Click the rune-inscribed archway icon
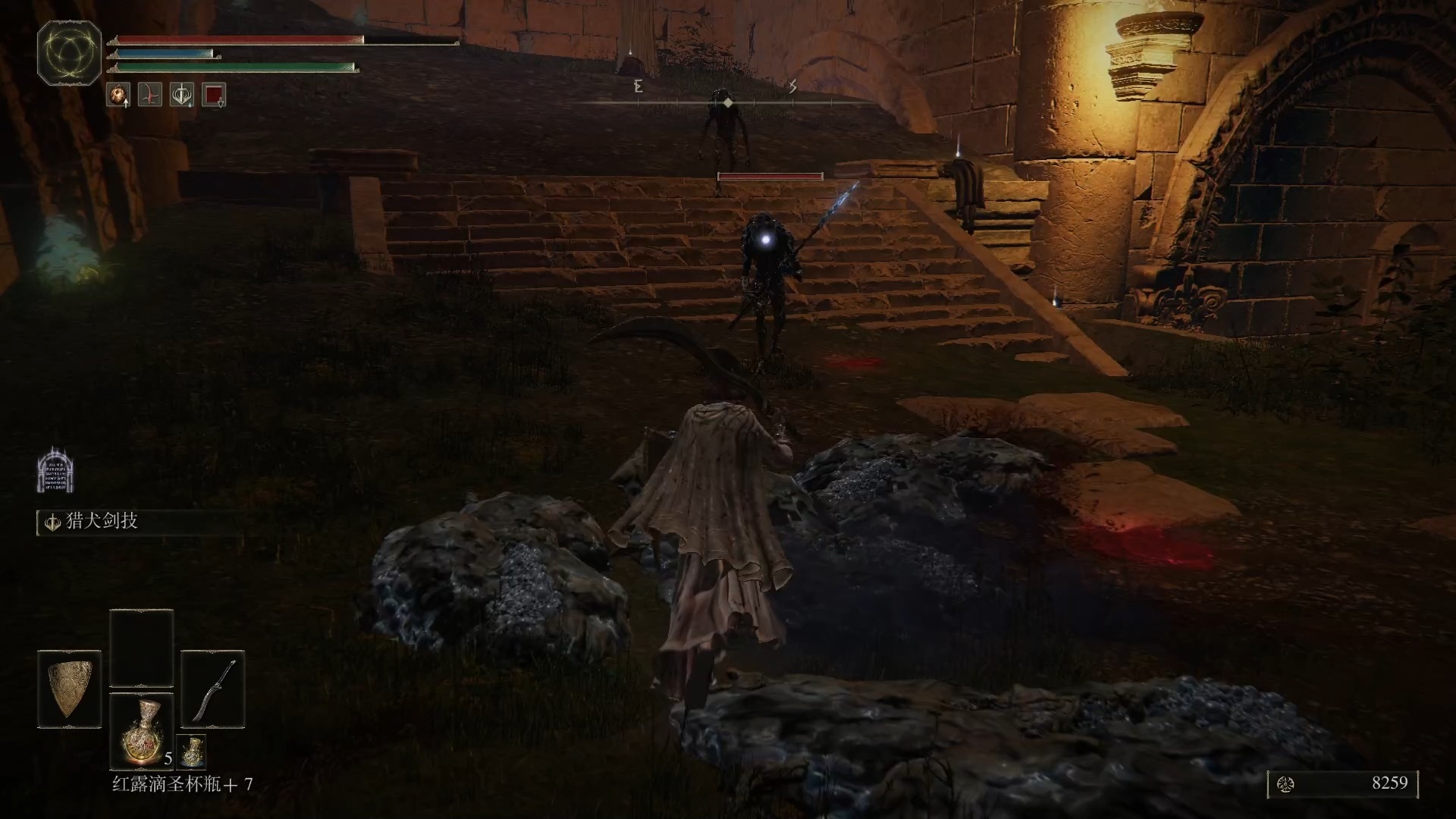Viewport: 1456px width, 819px height. [x=55, y=471]
